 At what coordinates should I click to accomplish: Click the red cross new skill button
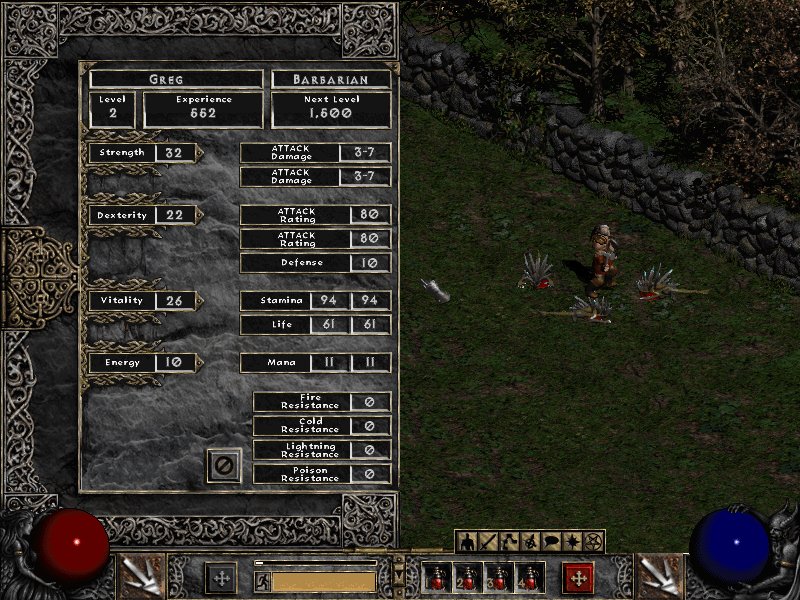578,578
